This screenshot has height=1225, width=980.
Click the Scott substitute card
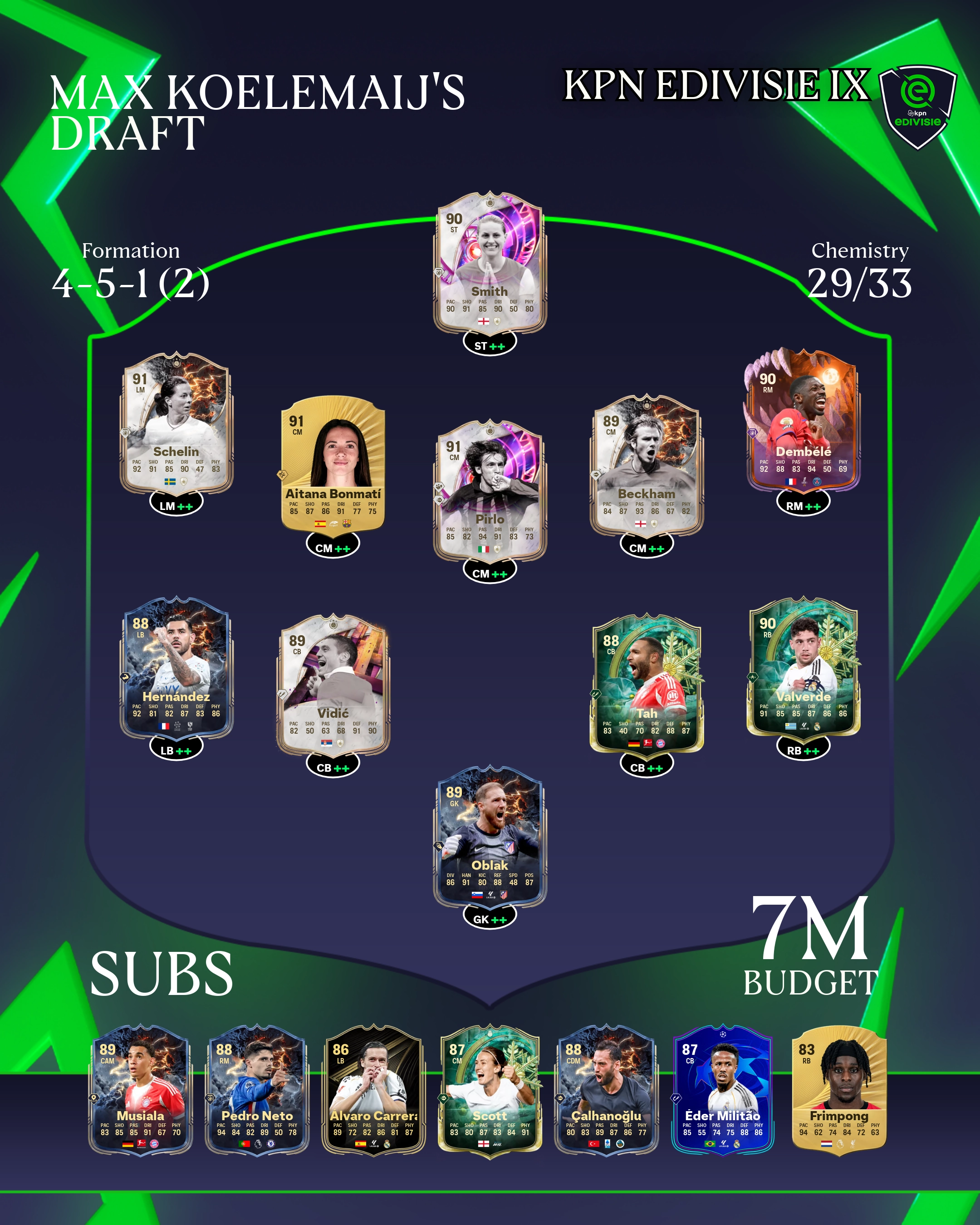click(x=490, y=1090)
